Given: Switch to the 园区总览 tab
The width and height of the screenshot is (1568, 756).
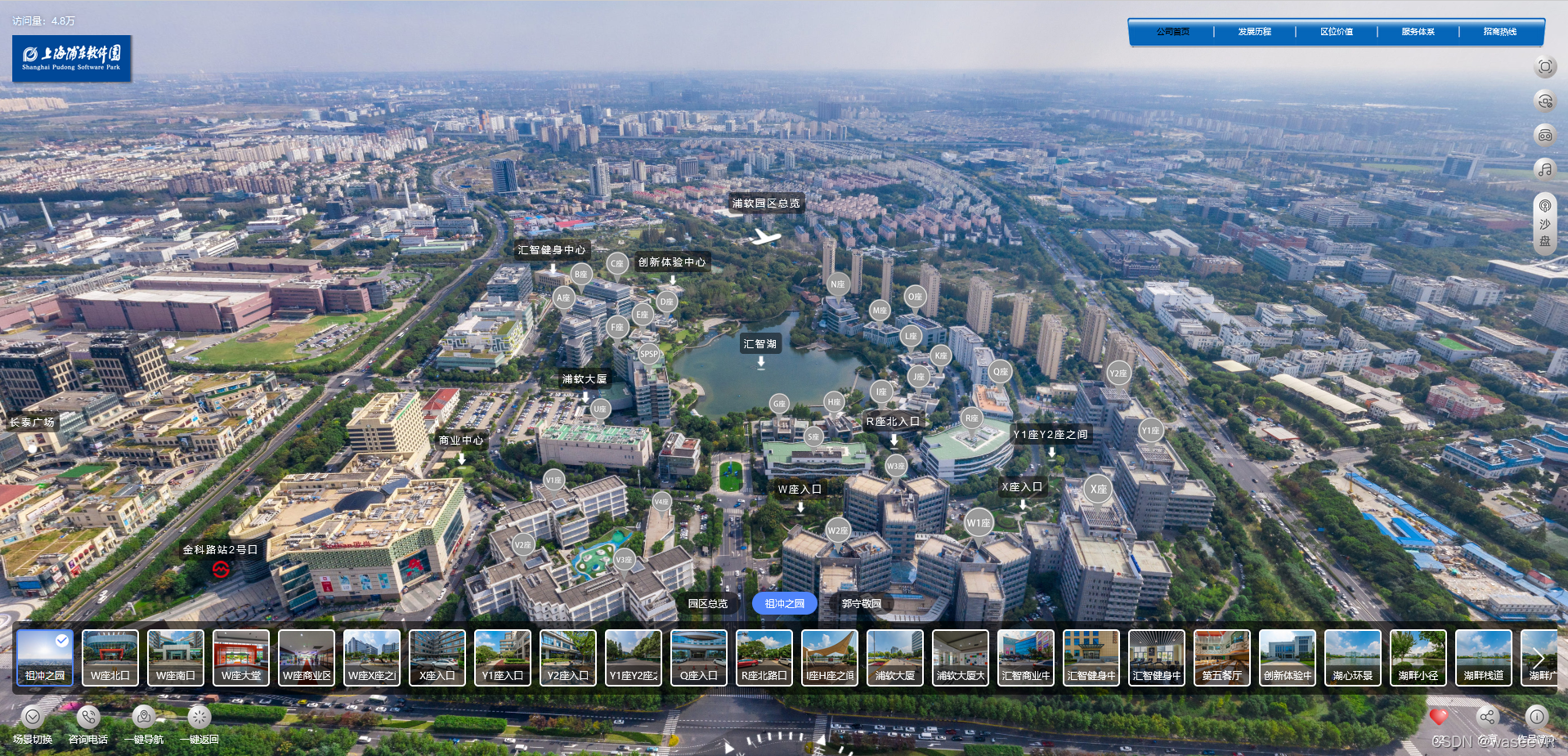Looking at the screenshot, I should 707,604.
